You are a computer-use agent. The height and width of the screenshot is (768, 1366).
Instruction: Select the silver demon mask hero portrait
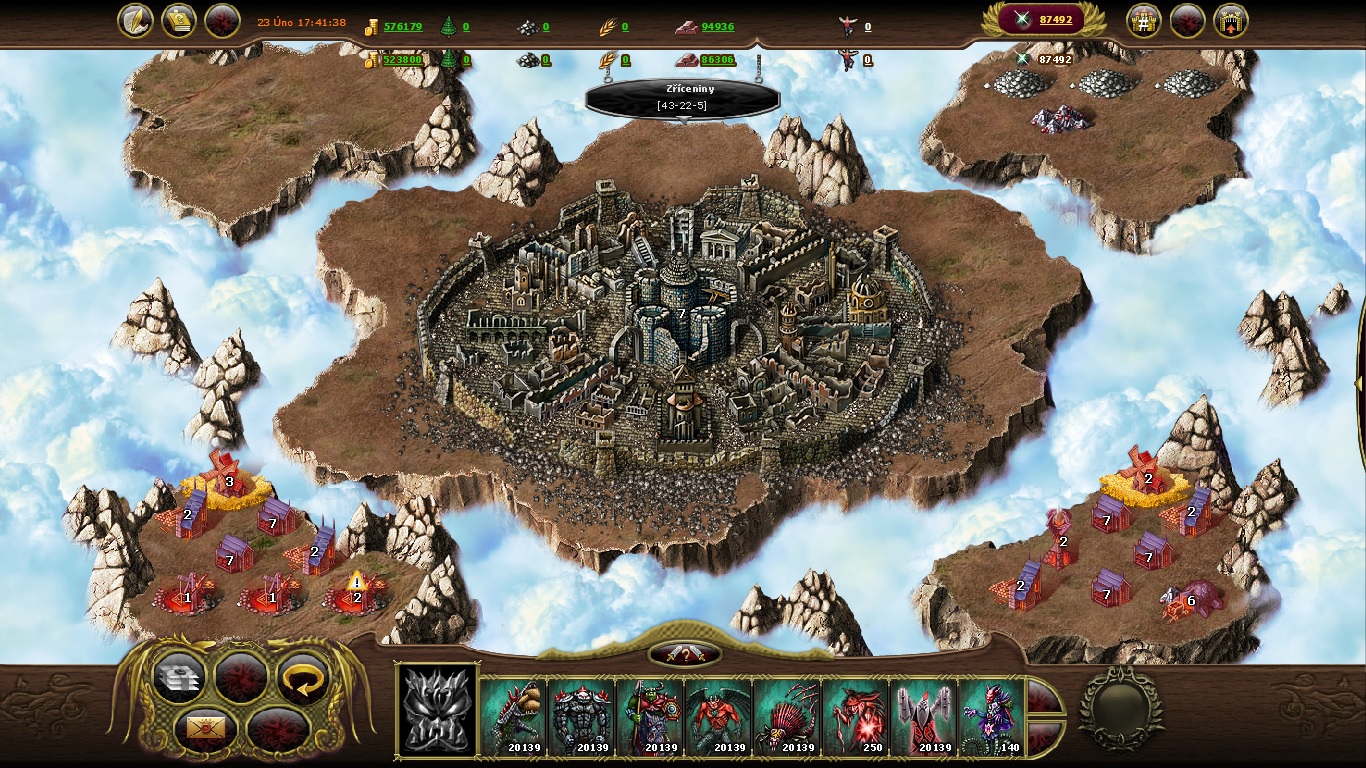pyautogui.click(x=437, y=711)
